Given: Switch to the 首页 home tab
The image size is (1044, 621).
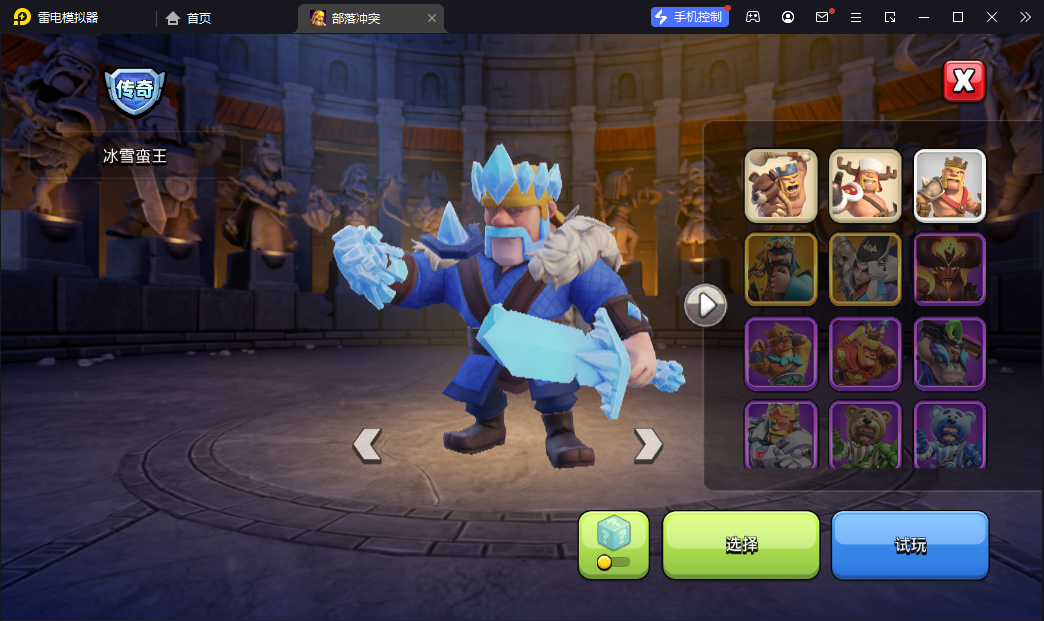Looking at the screenshot, I should (189, 18).
